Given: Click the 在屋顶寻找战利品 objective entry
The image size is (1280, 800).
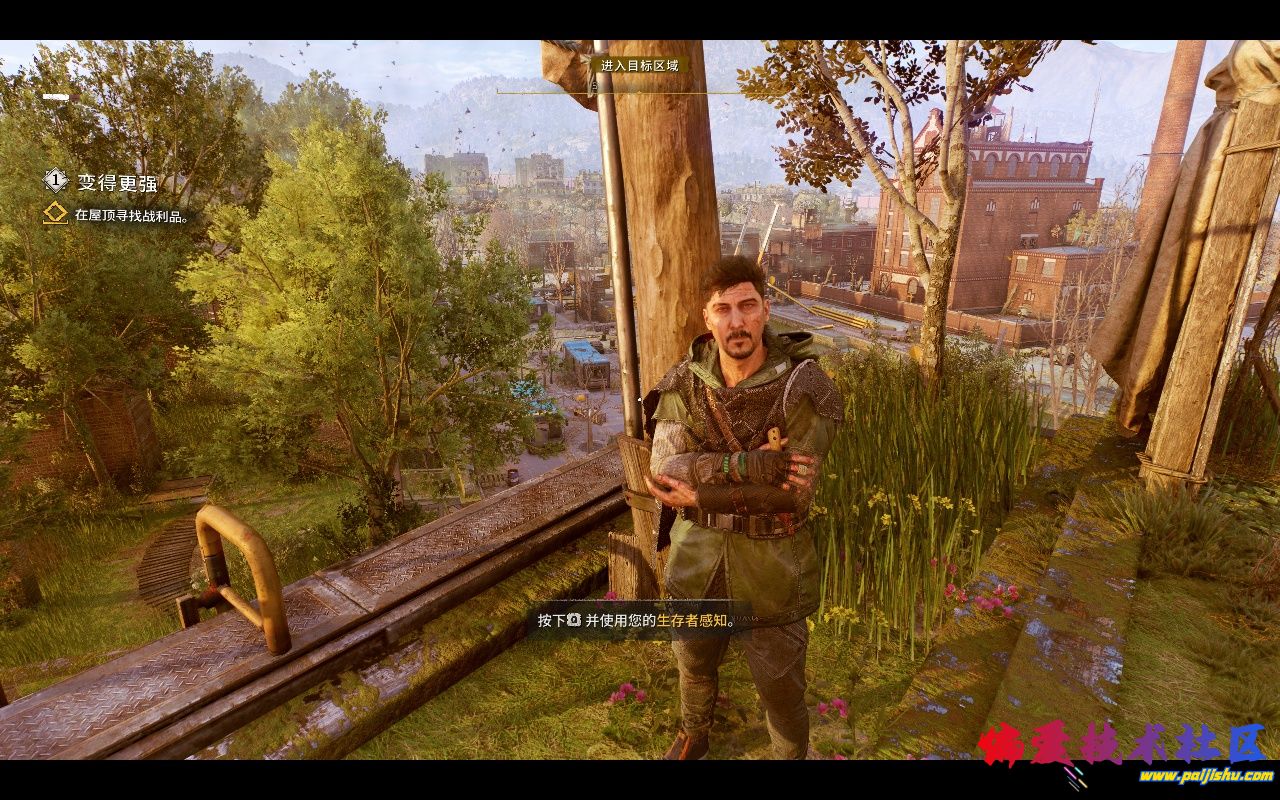Looking at the screenshot, I should click(x=131, y=215).
